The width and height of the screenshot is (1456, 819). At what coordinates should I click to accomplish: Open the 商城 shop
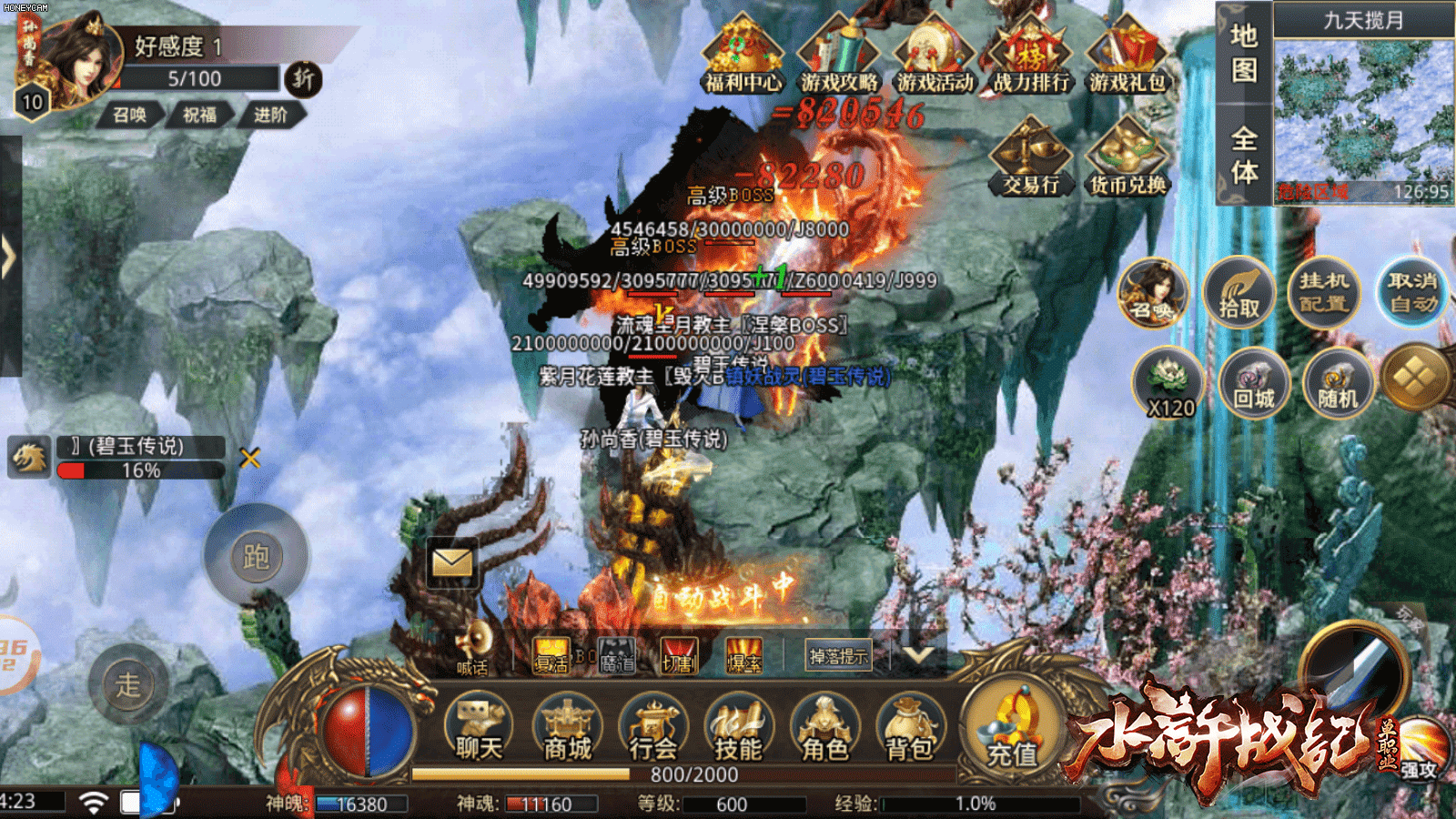(x=567, y=730)
